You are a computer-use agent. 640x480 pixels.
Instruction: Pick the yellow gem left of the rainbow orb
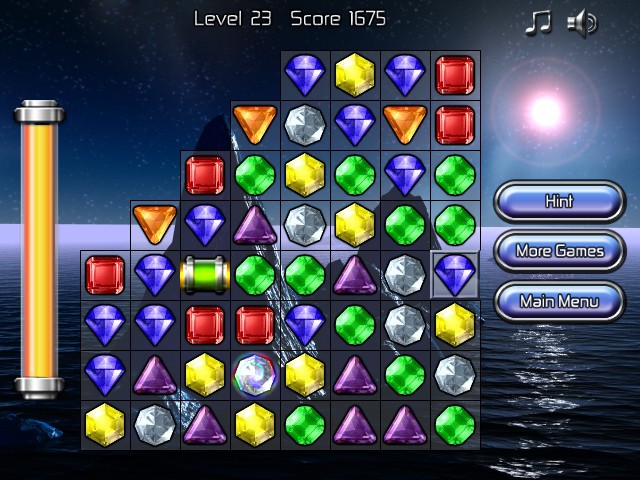pyautogui.click(x=205, y=374)
